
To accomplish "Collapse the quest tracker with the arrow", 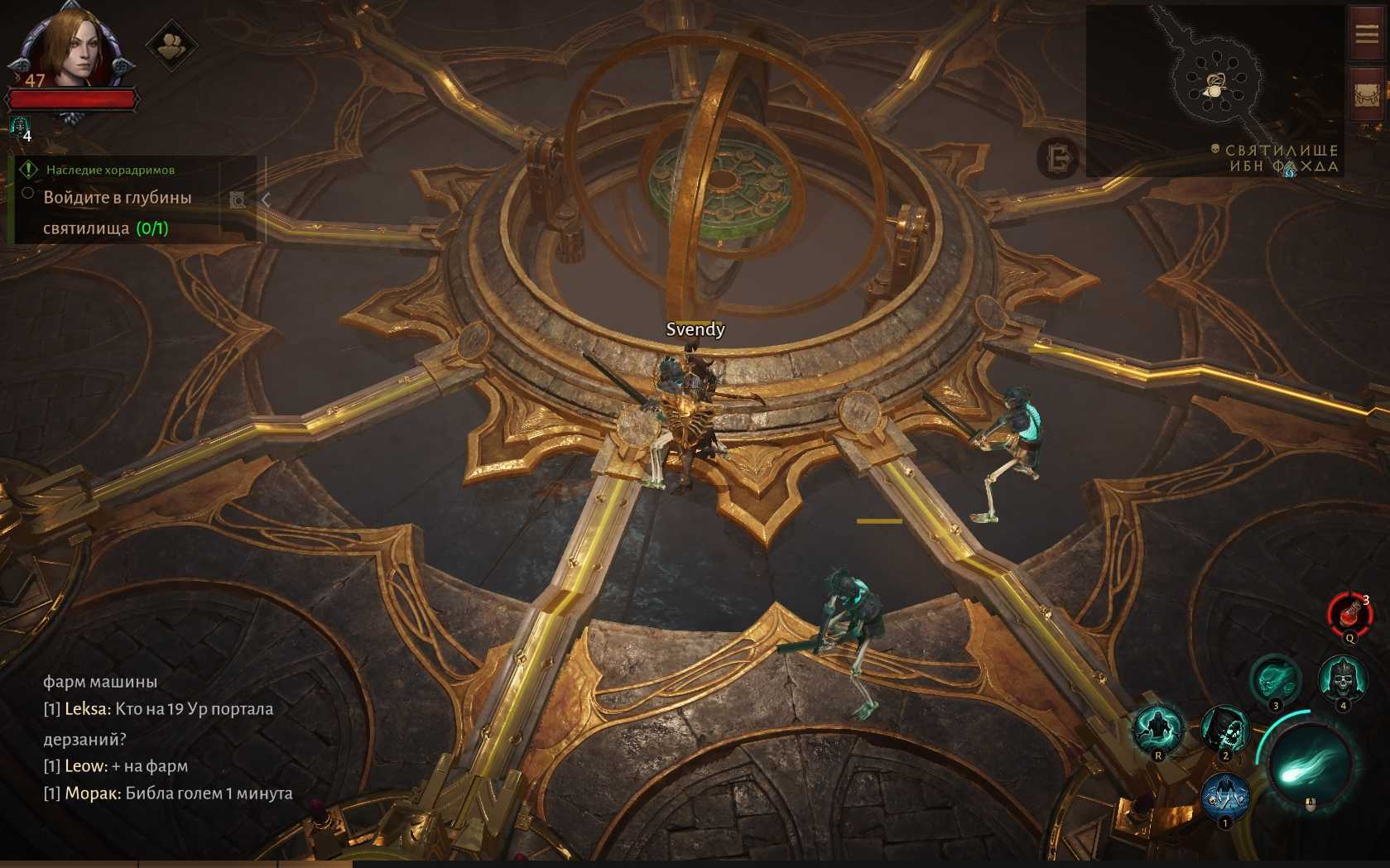I will coord(266,199).
